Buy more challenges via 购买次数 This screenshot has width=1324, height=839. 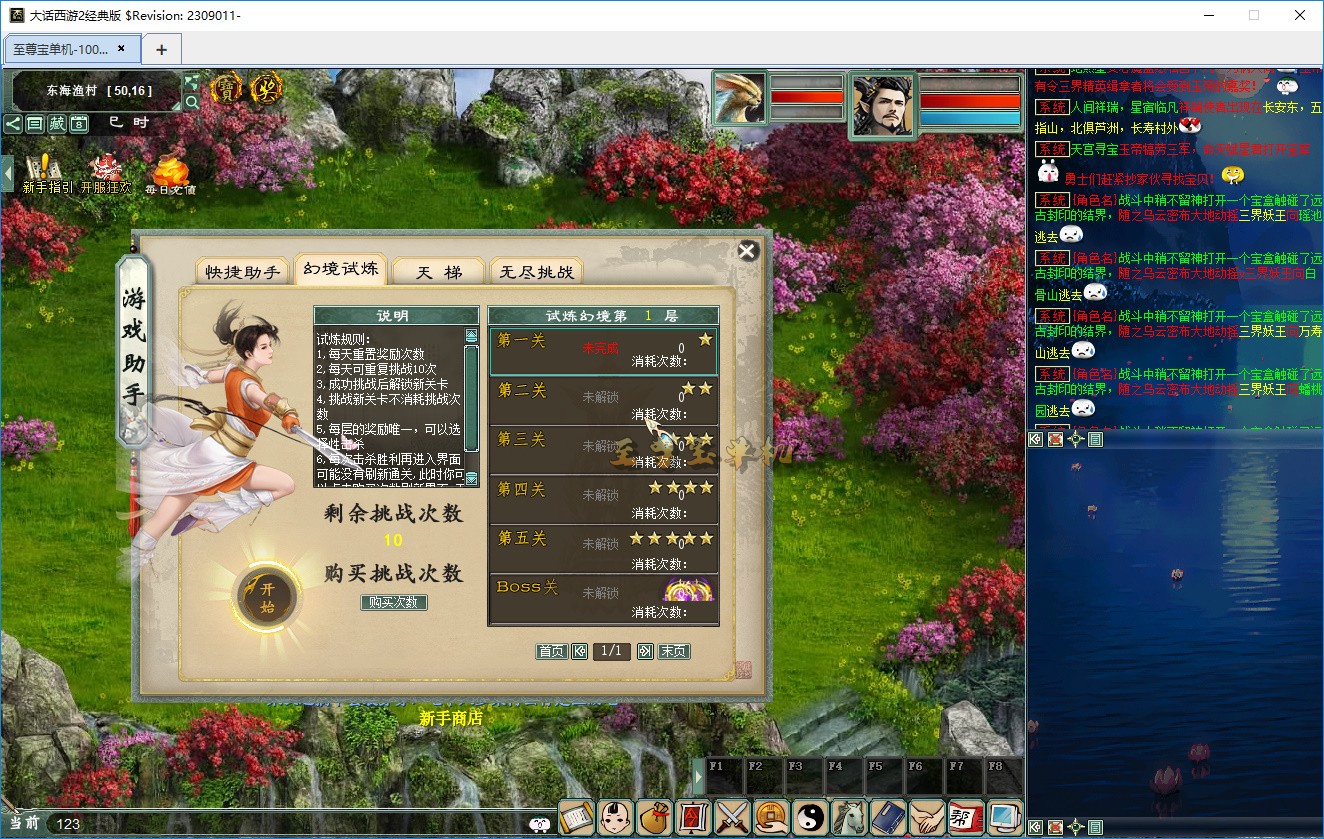click(394, 602)
